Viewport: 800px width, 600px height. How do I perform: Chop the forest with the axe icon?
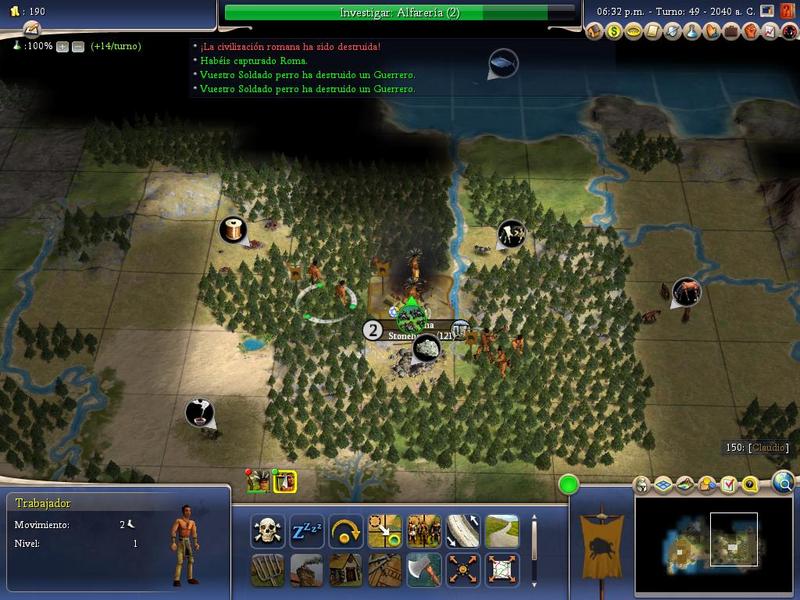tap(423, 570)
